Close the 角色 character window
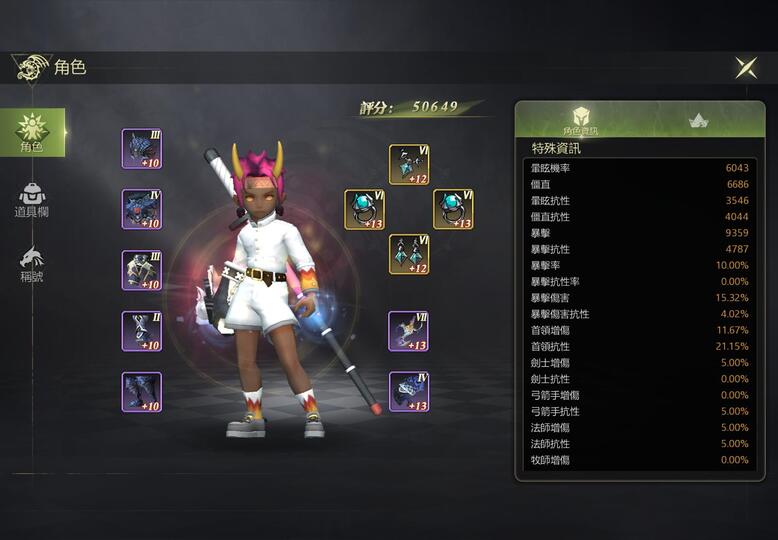The image size is (778, 540). tap(746, 68)
